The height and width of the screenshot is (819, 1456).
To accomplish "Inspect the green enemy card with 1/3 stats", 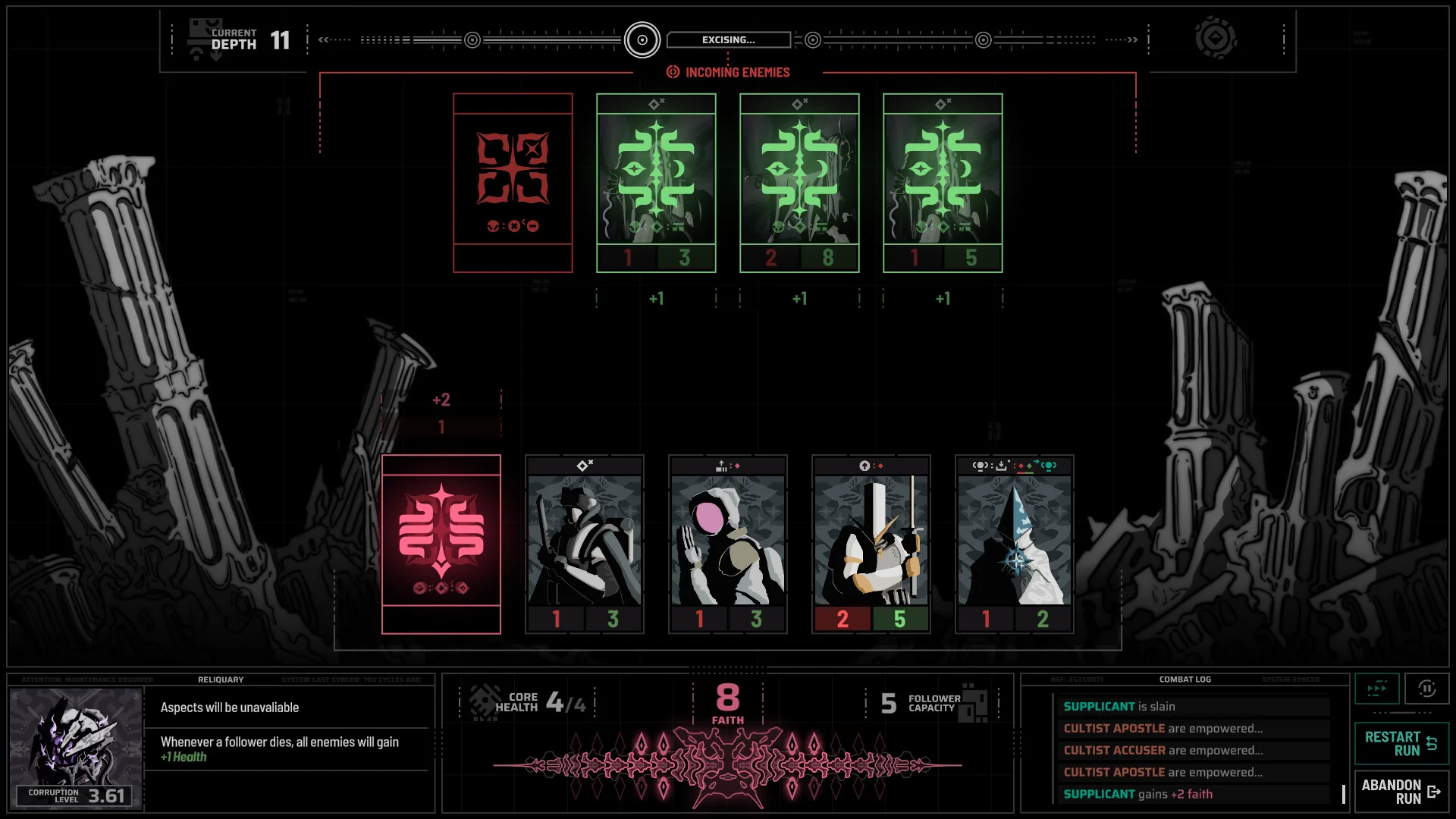I will pyautogui.click(x=656, y=183).
